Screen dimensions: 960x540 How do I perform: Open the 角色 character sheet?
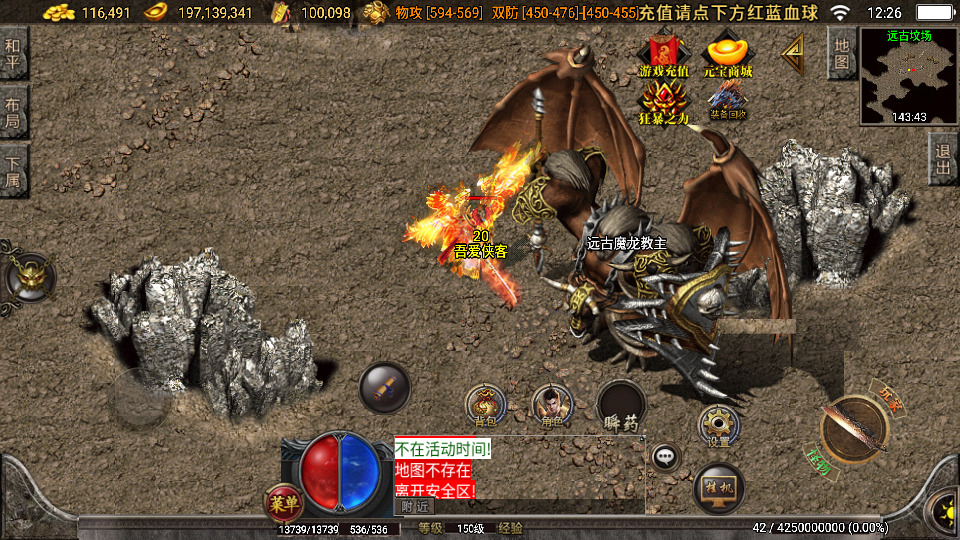point(551,404)
